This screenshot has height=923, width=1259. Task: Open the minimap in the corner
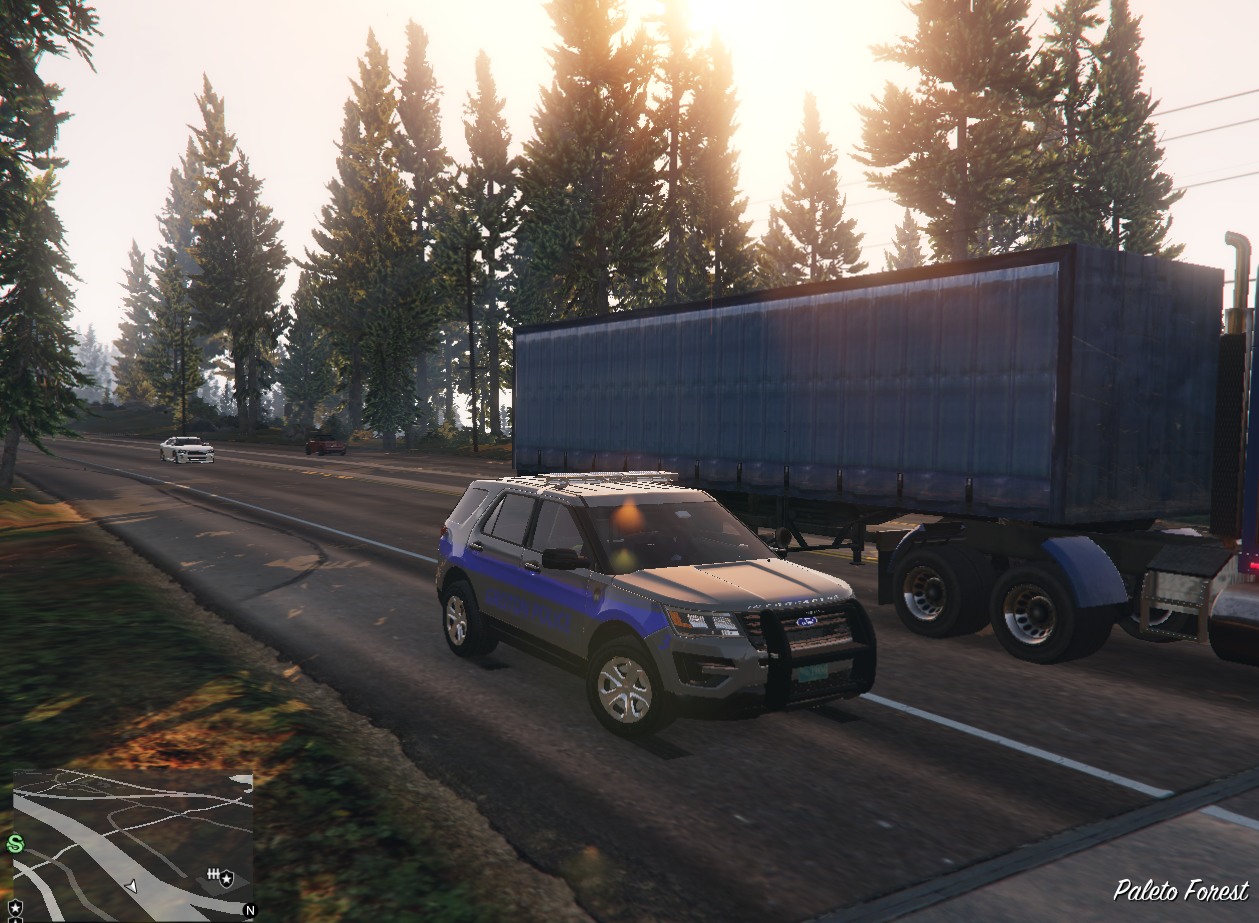click(x=133, y=844)
